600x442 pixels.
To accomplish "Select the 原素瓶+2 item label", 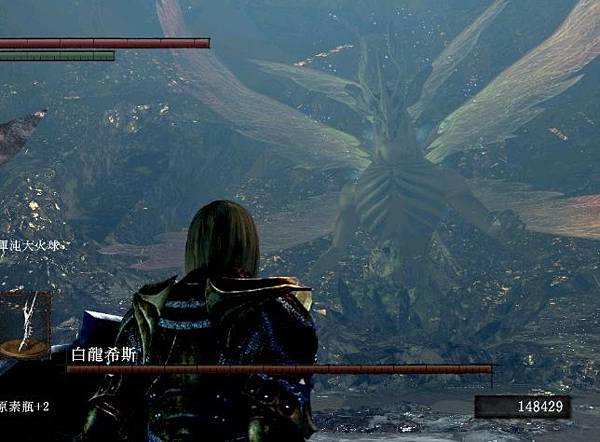I will tap(24, 407).
